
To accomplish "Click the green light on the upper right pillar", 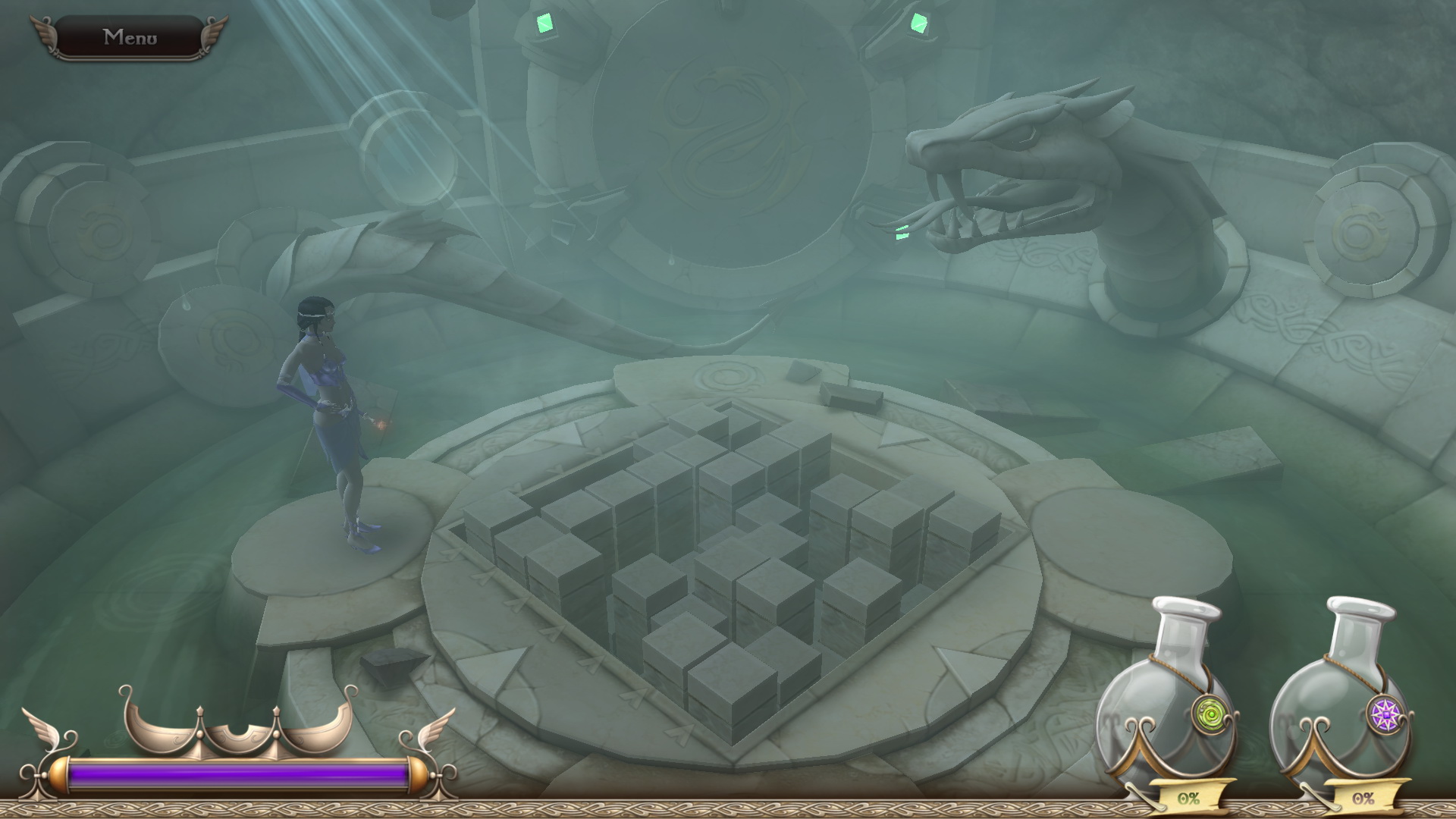I will coord(918,23).
